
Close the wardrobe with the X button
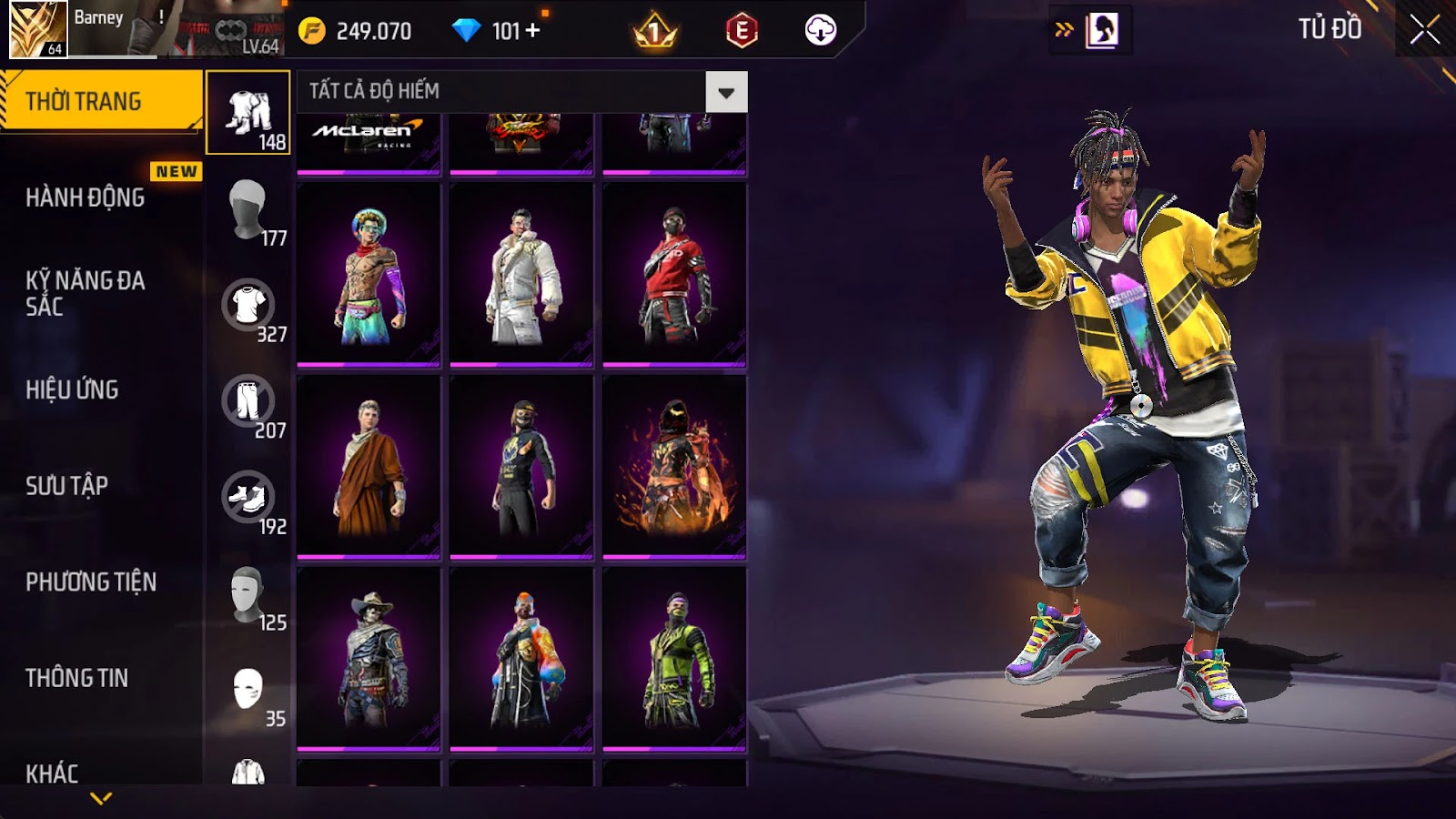[1424, 30]
